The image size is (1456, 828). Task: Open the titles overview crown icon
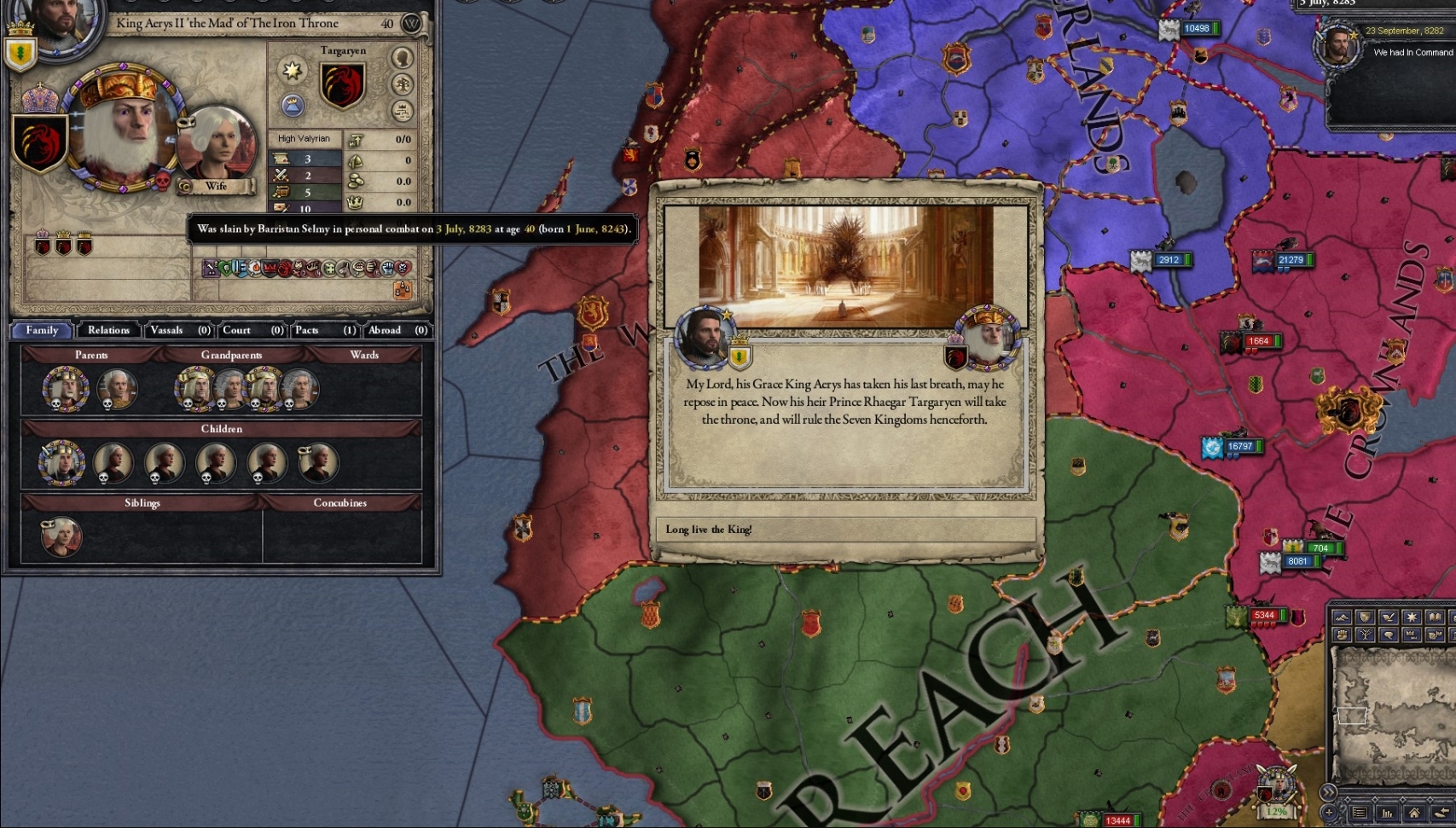403,109
